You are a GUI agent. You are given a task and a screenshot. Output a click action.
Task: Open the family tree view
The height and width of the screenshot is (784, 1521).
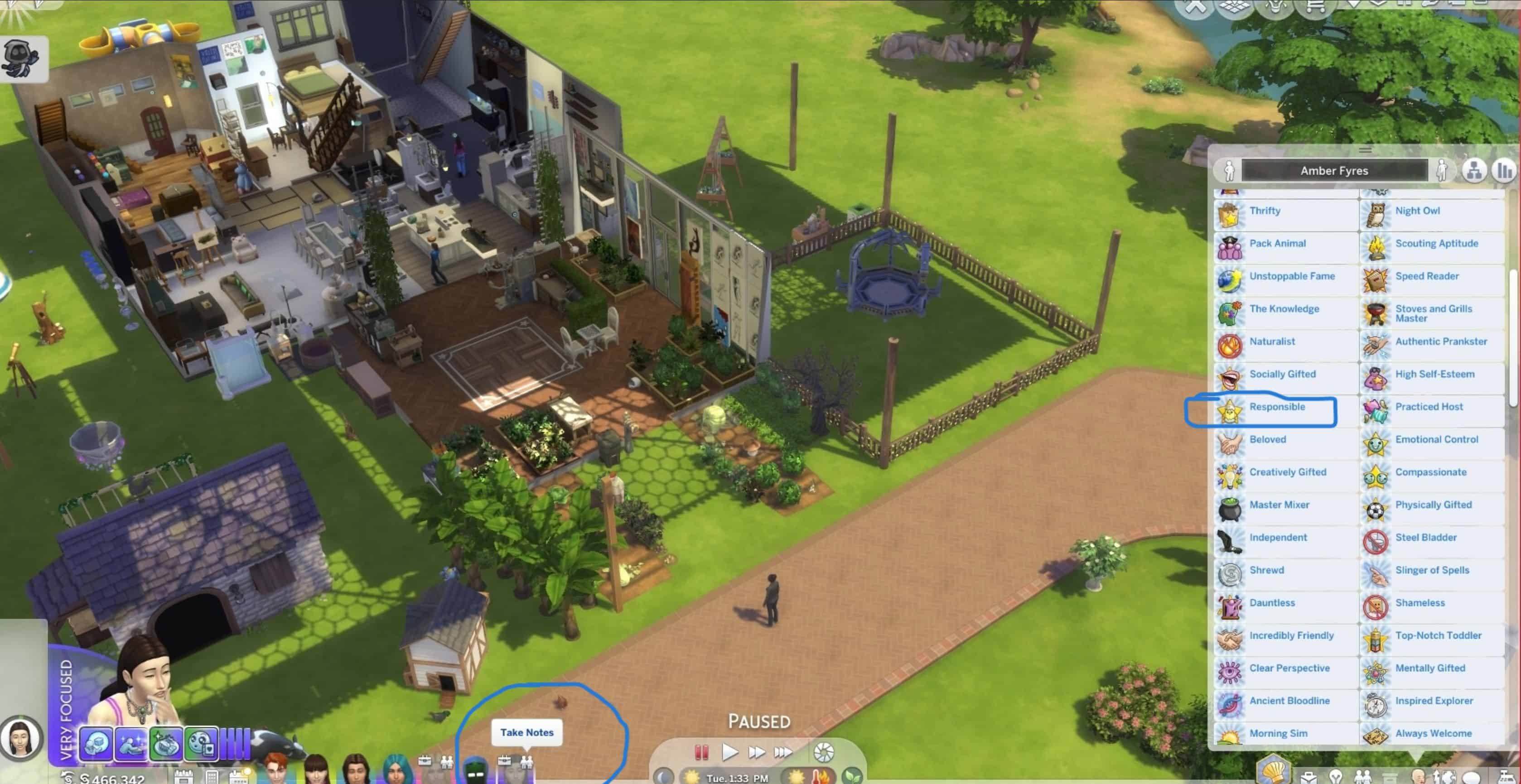[1474, 171]
